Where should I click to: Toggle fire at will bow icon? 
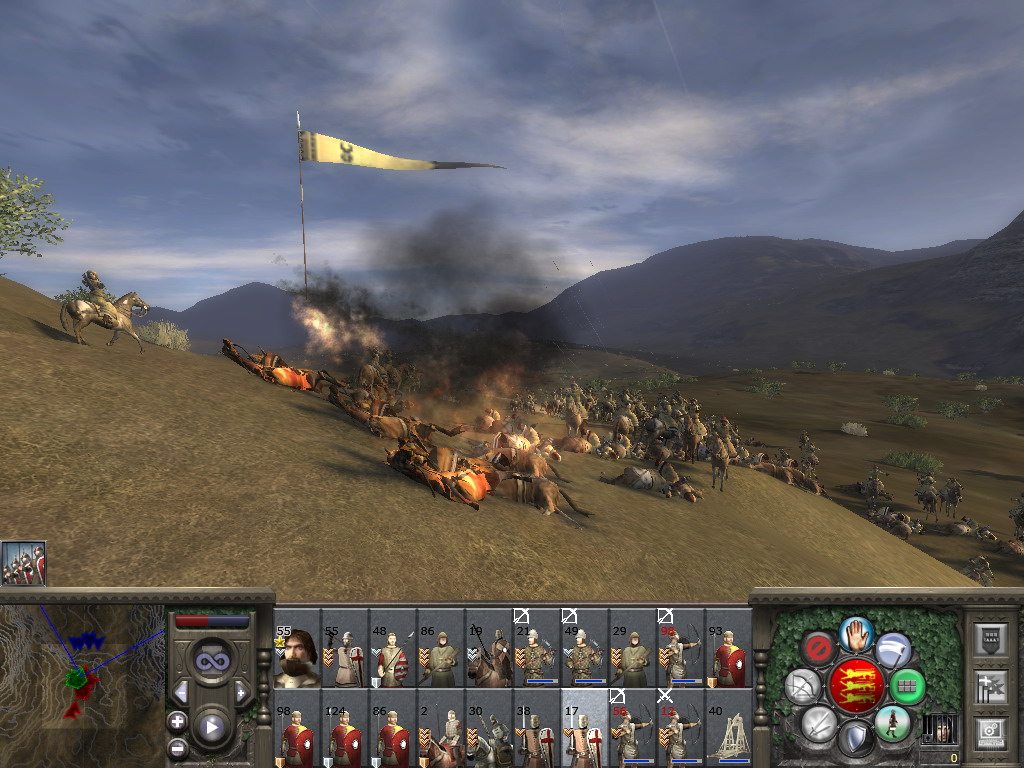(801, 686)
